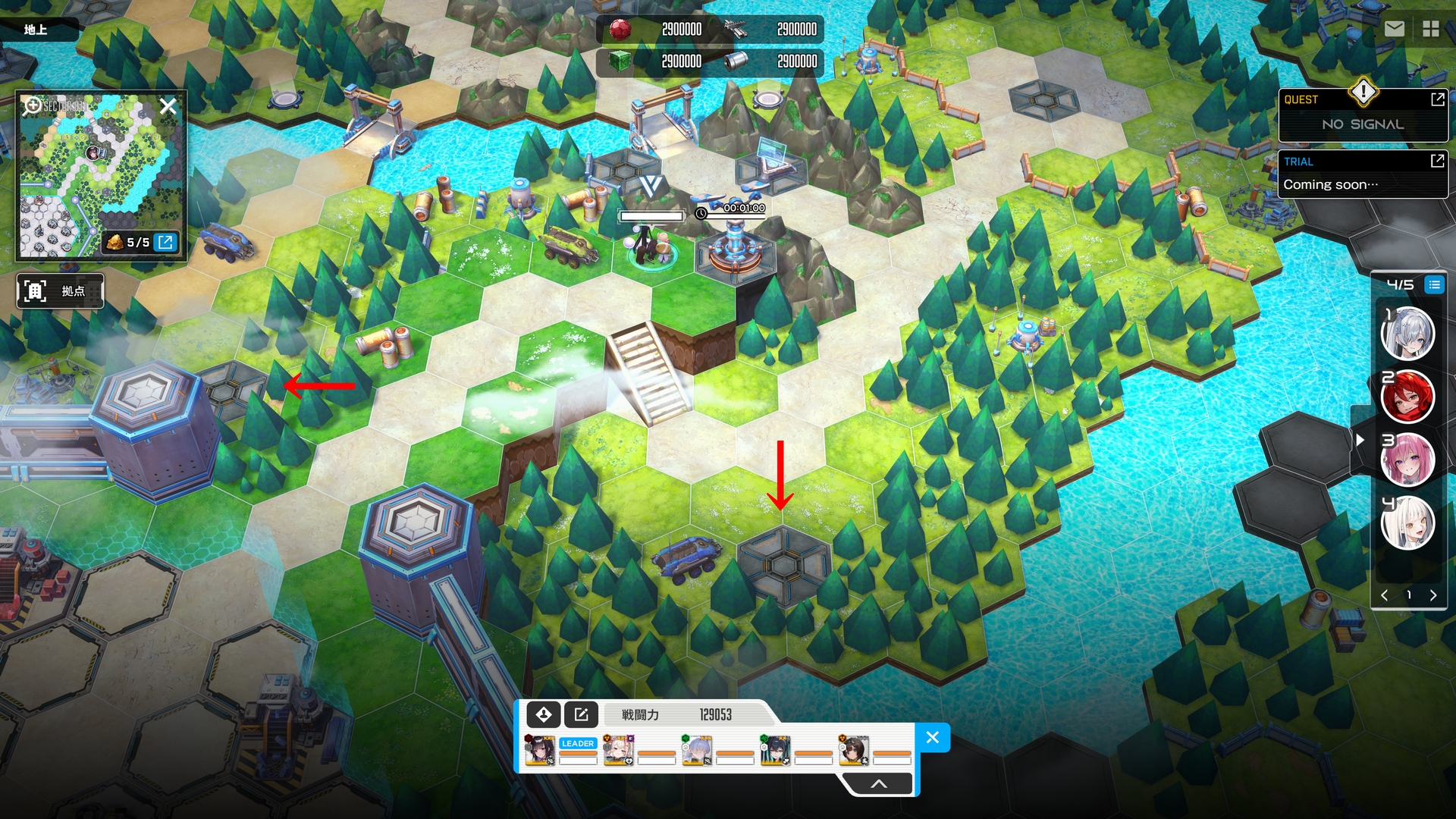Click the 拠点 base button
Viewport: 1456px width, 819px height.
pyautogui.click(x=60, y=291)
